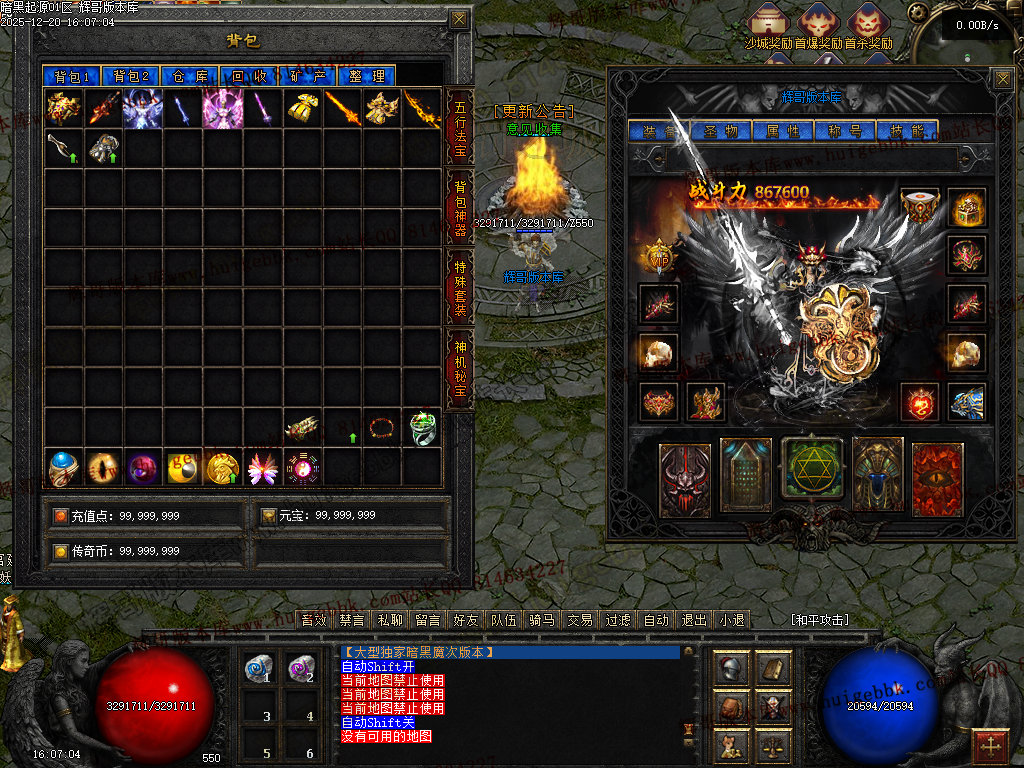Close the character equipment window

point(1002,78)
